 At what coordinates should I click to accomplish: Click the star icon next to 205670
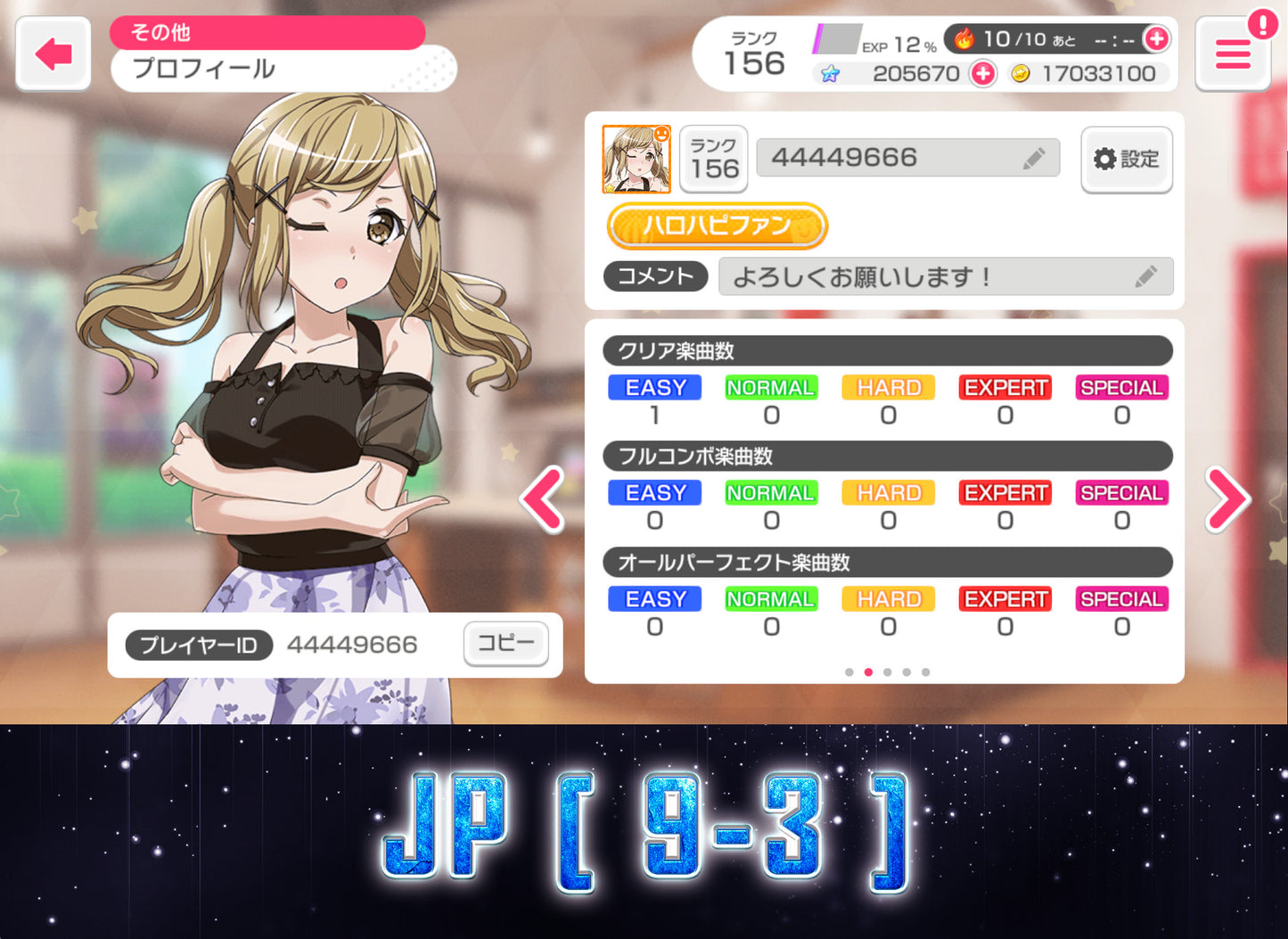831,74
